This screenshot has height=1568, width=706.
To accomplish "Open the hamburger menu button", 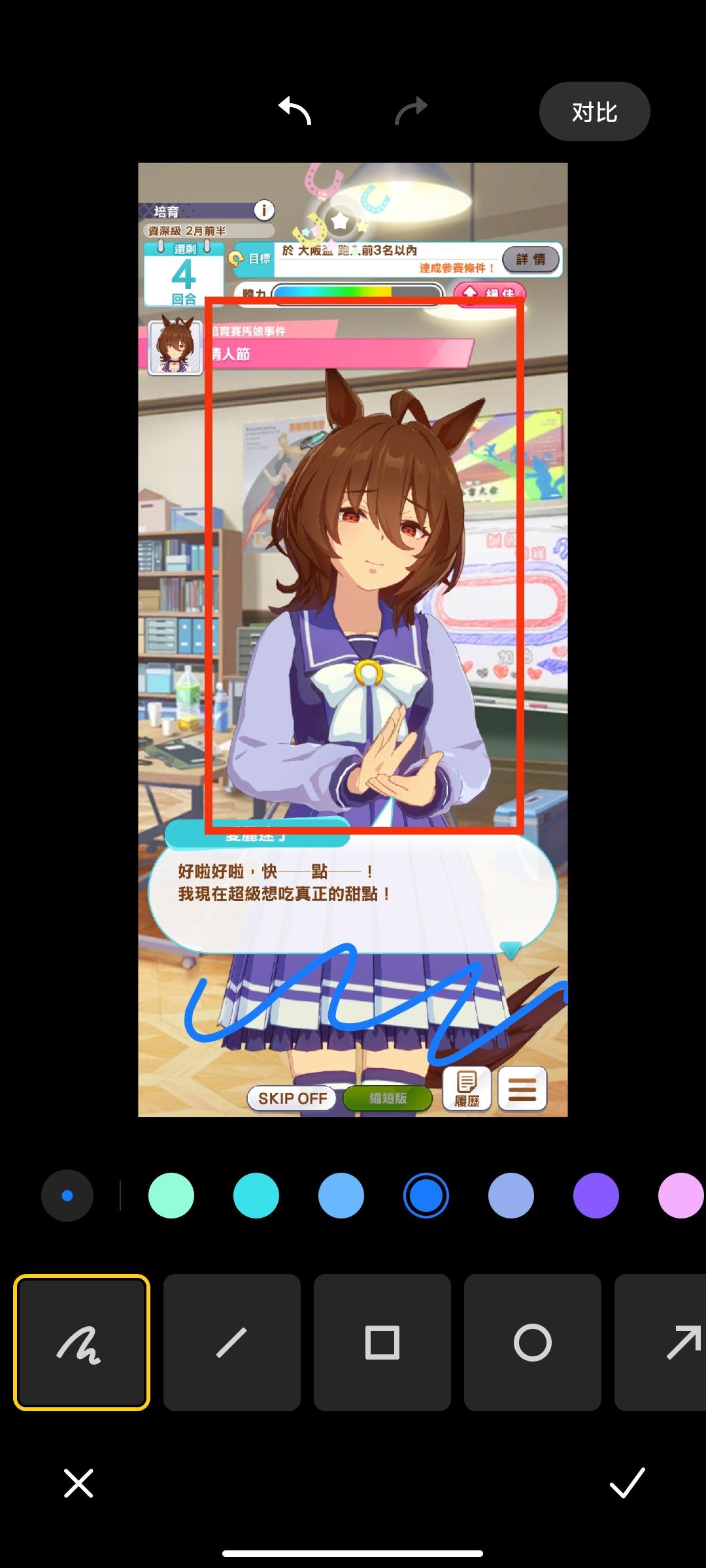I will click(522, 1089).
